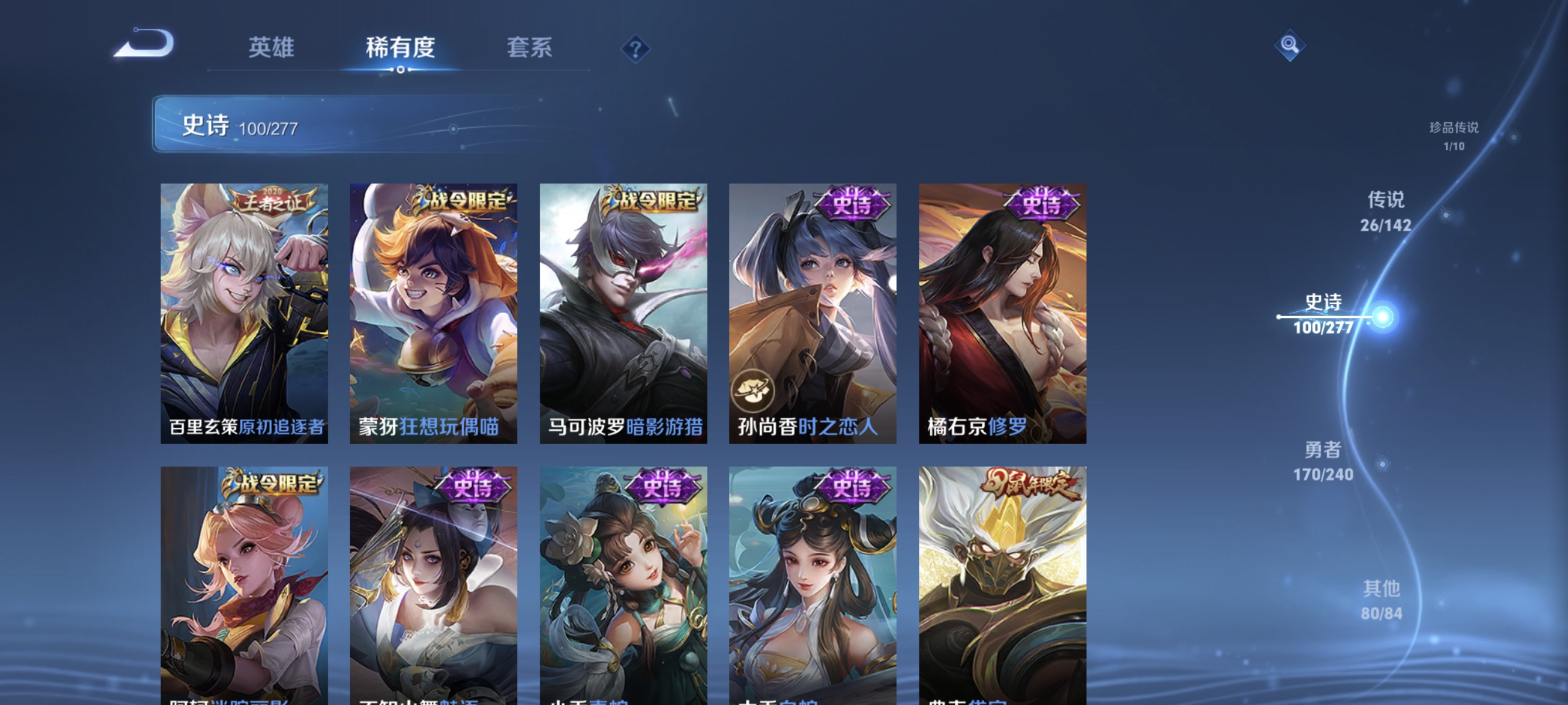Switch to the 英雄 tab

(272, 49)
